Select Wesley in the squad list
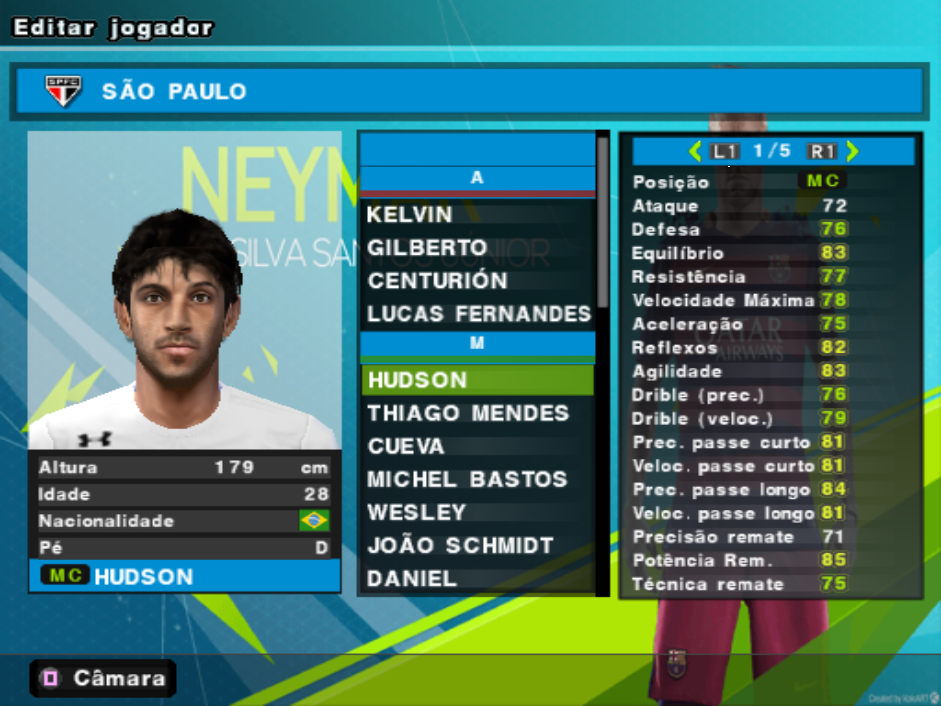This screenshot has height=706, width=941. point(417,512)
